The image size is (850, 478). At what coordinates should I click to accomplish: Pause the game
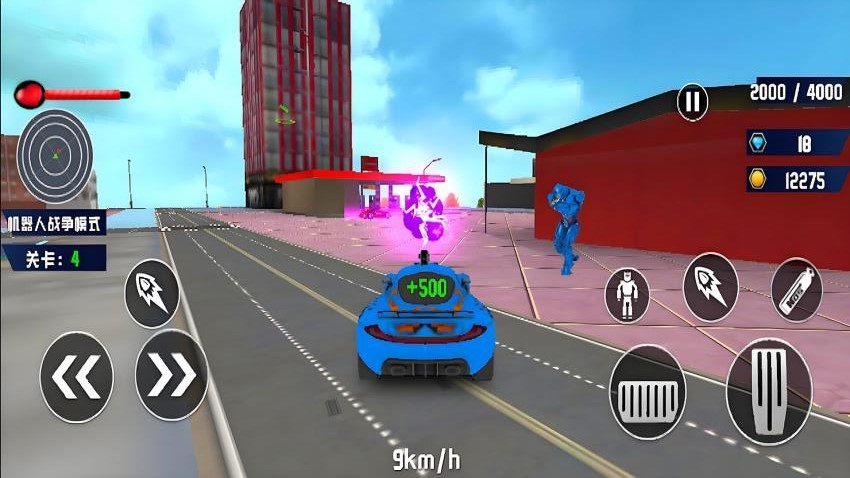[x=692, y=100]
